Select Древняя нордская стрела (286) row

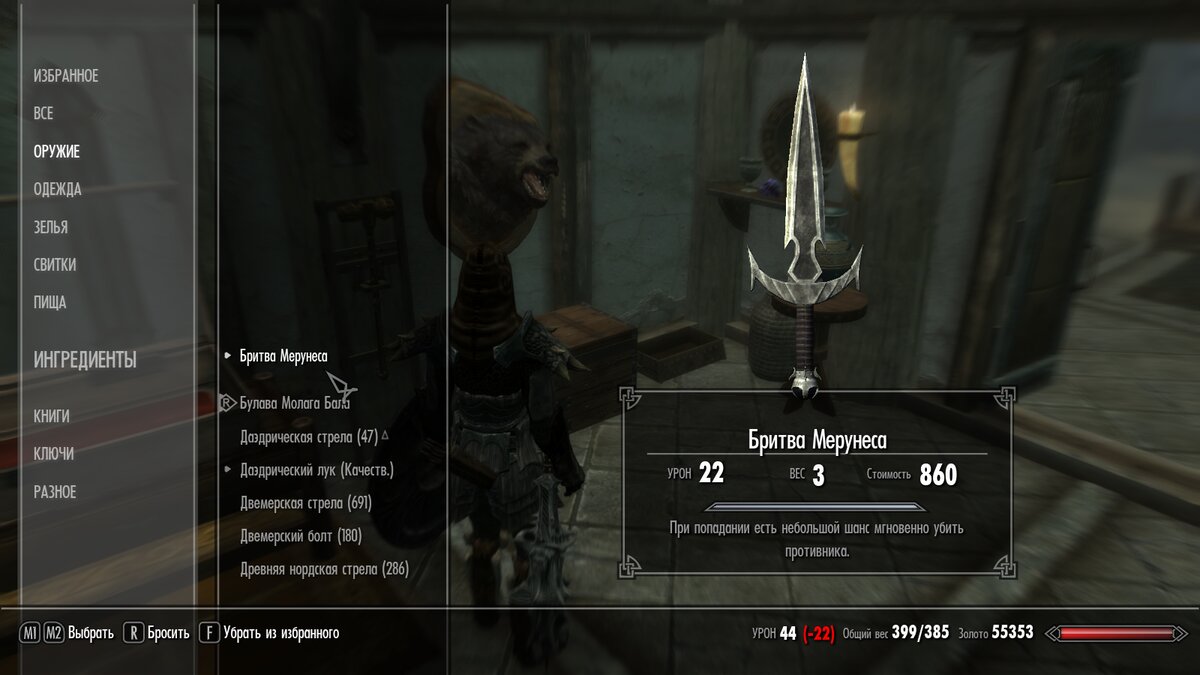pos(324,570)
